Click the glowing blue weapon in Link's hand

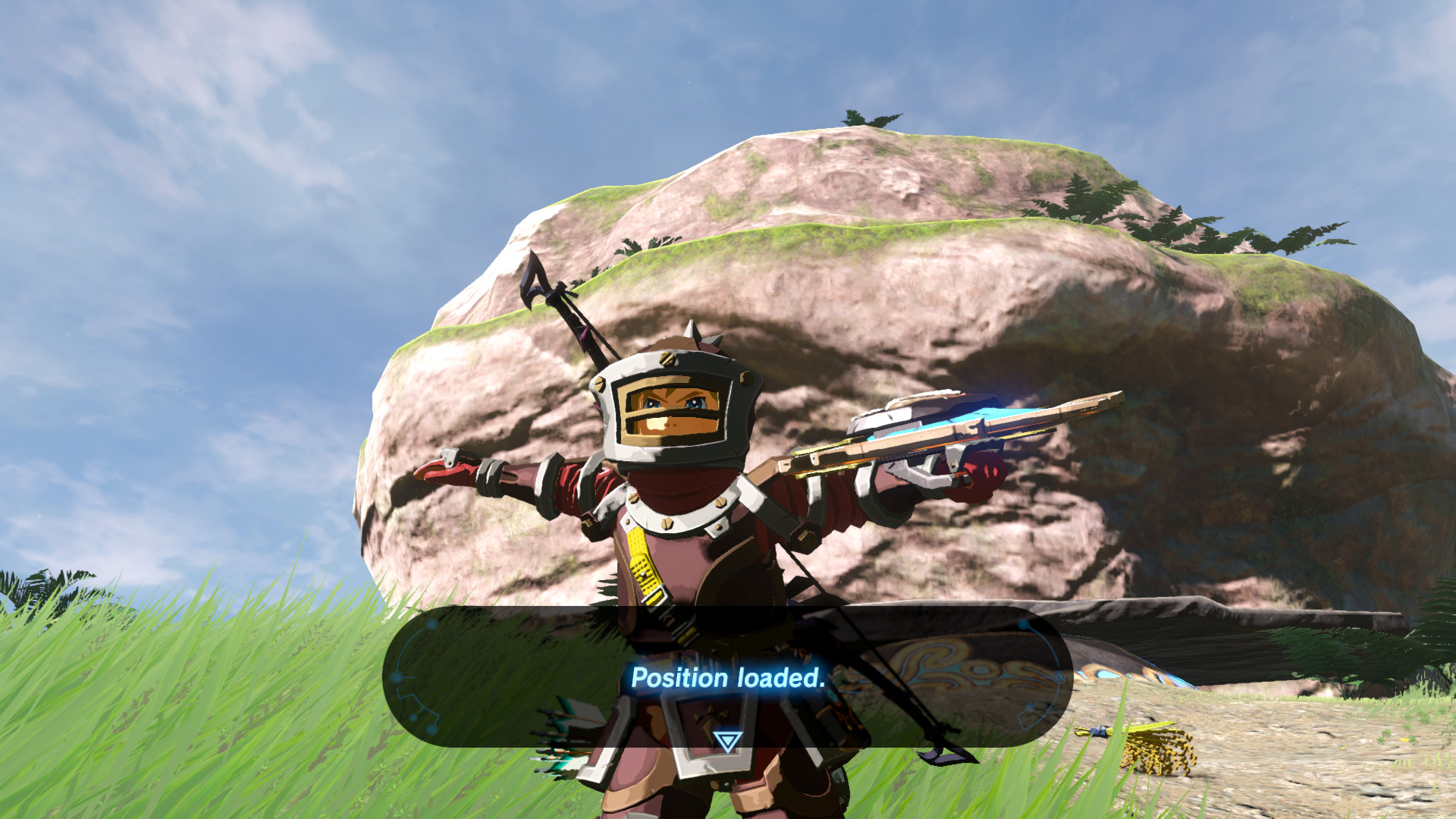pos(948,432)
